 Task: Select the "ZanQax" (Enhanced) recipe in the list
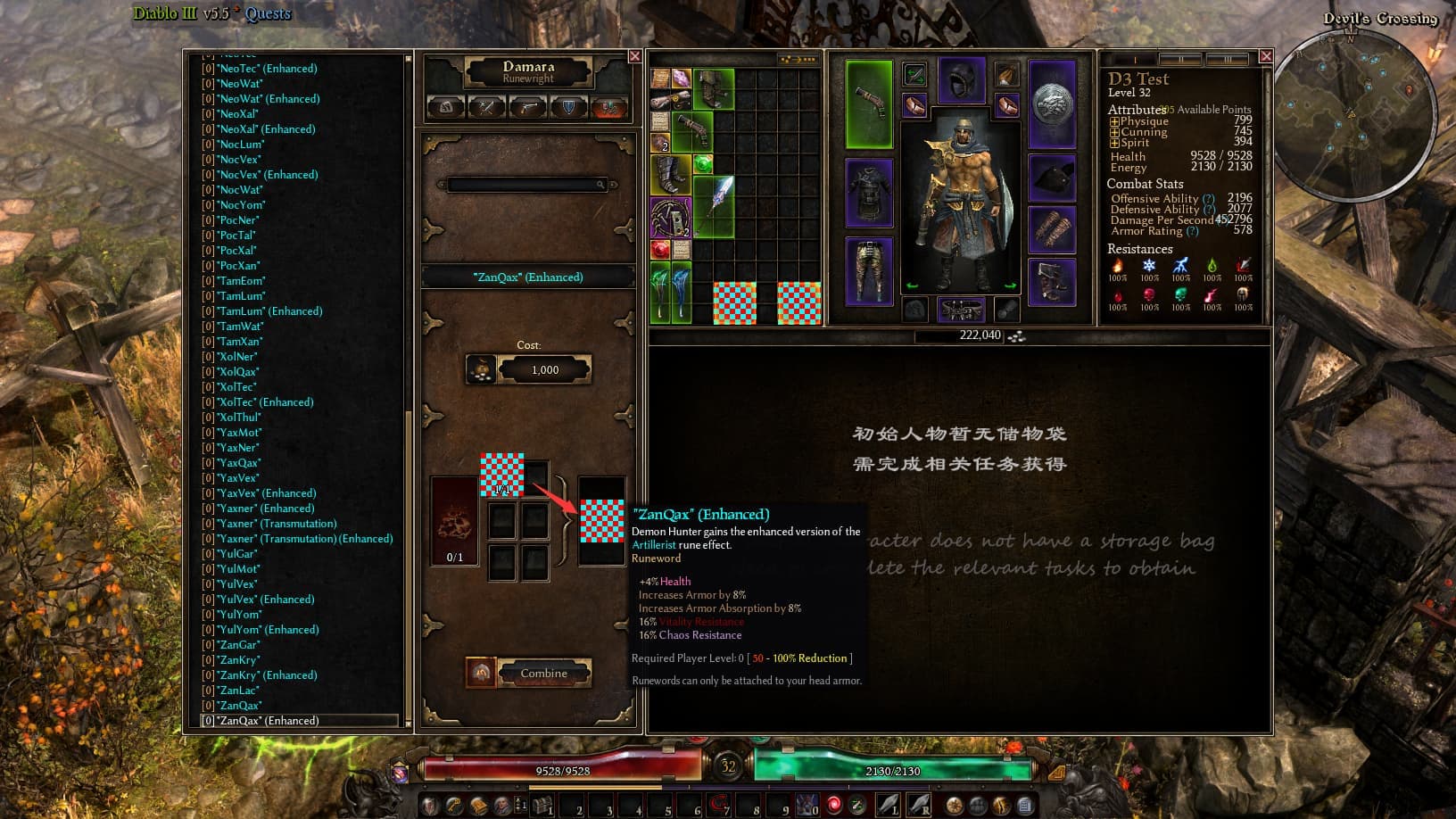(268, 721)
